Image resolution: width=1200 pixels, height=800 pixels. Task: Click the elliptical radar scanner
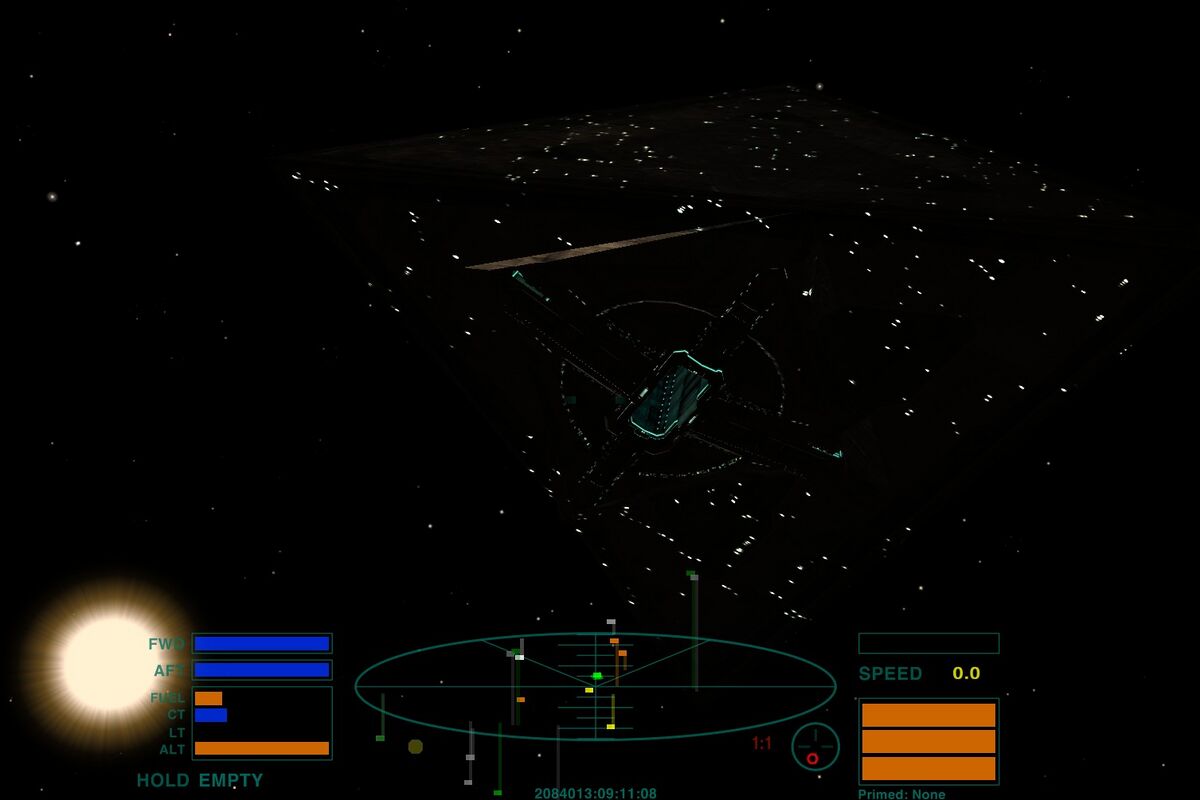tap(595, 686)
